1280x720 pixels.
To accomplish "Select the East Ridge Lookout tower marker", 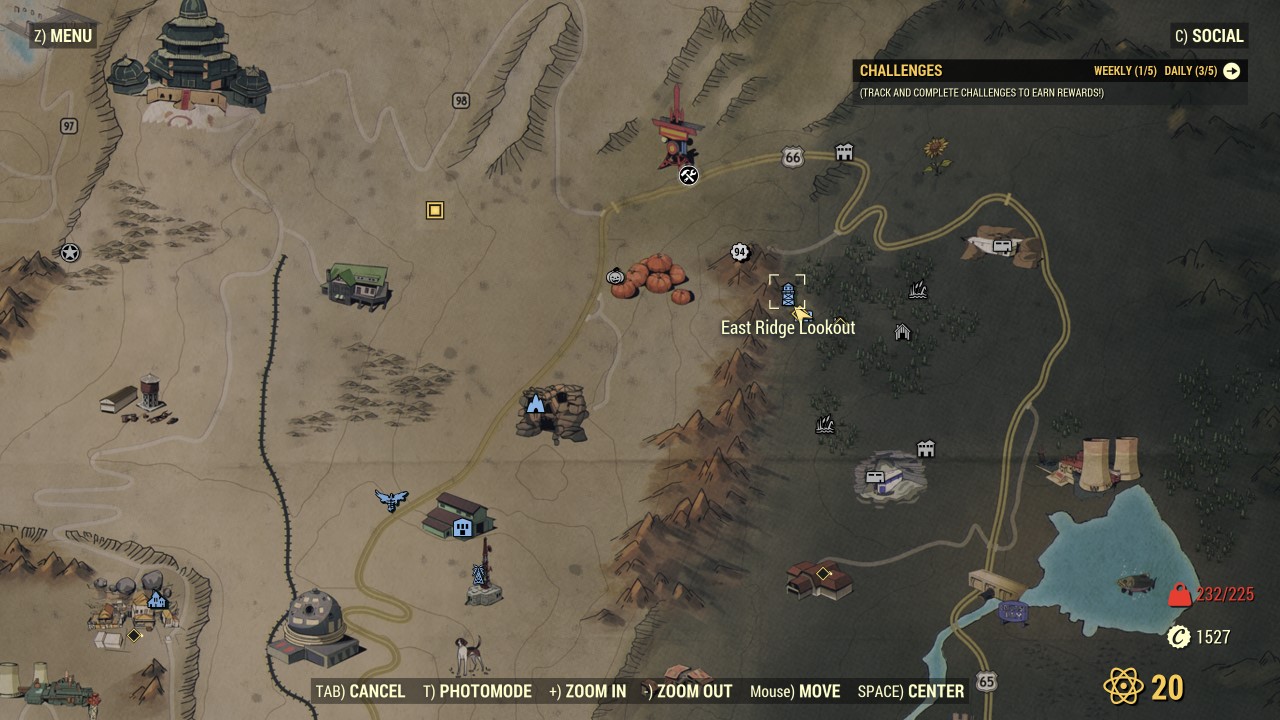I will [x=786, y=293].
